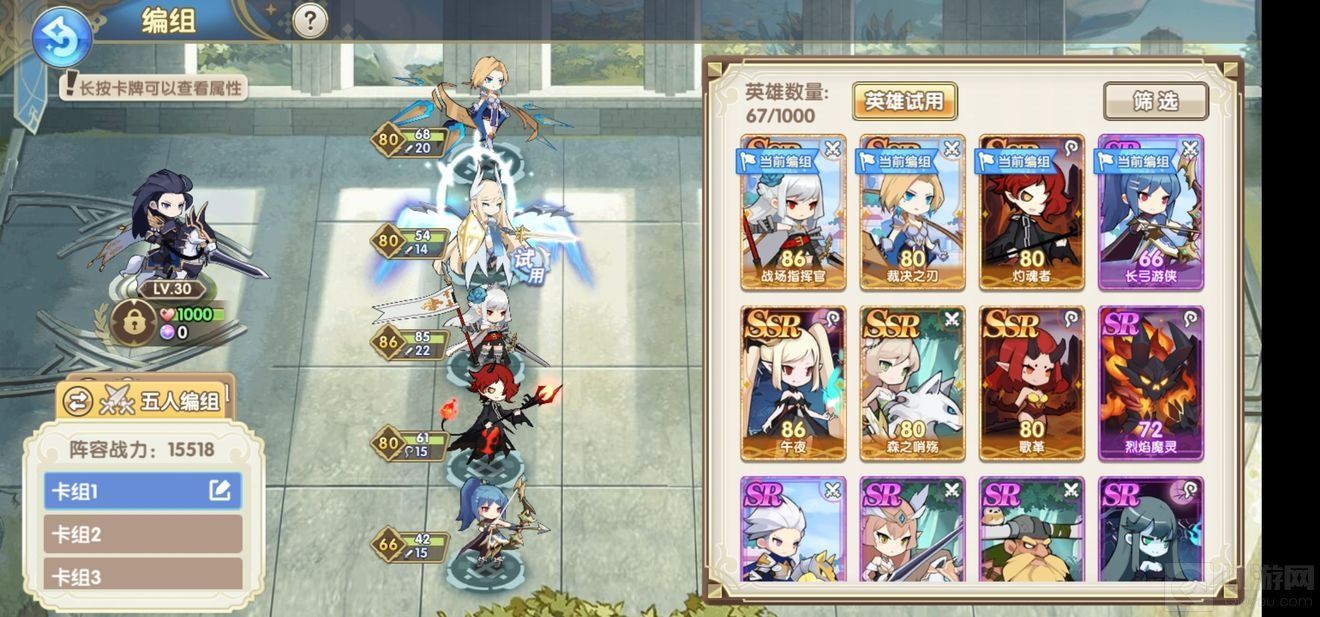Select the 裁决之刃 hero card
1320x617 pixels.
(x=912, y=213)
